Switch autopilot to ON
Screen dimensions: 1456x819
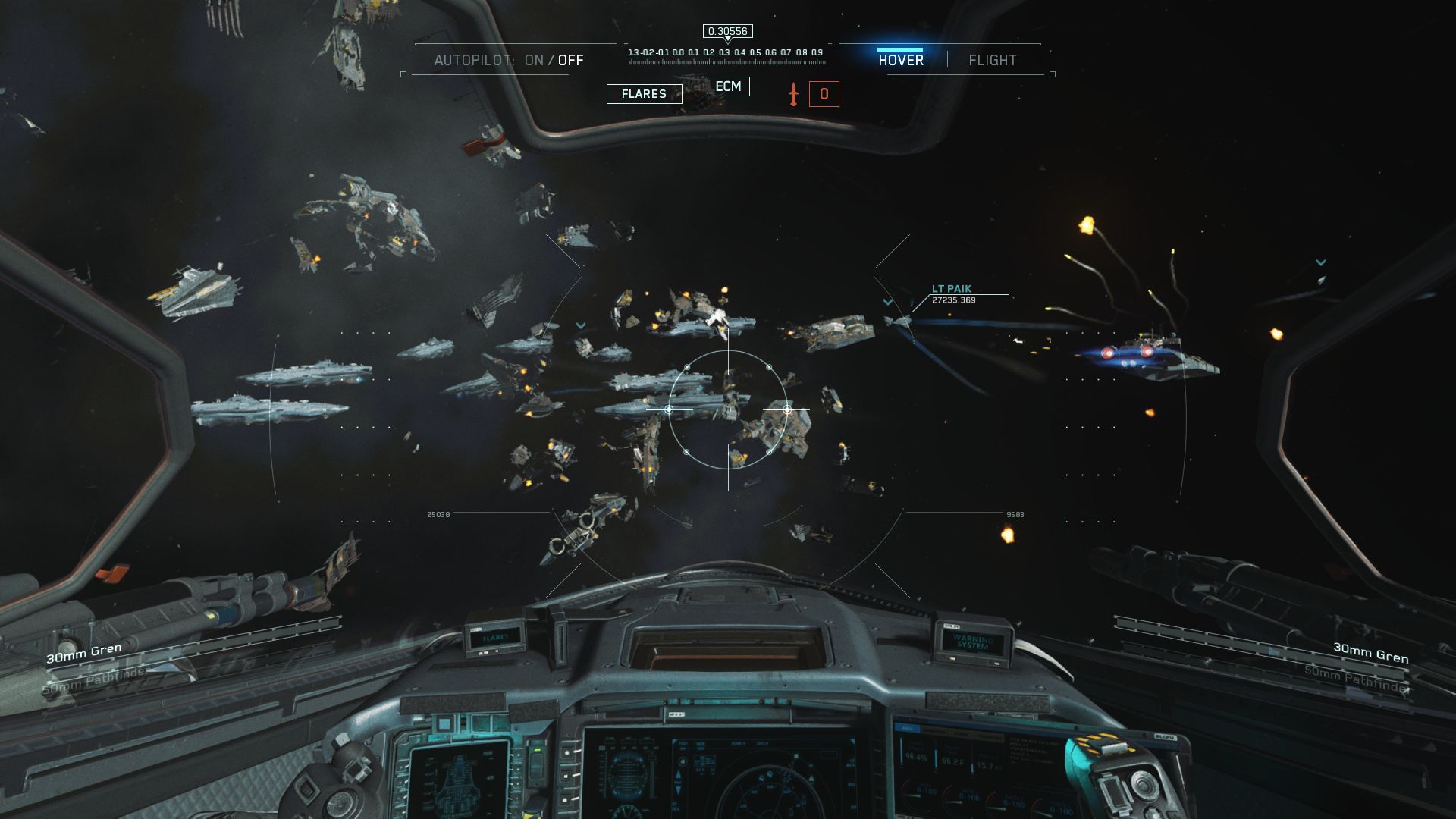pos(534,61)
